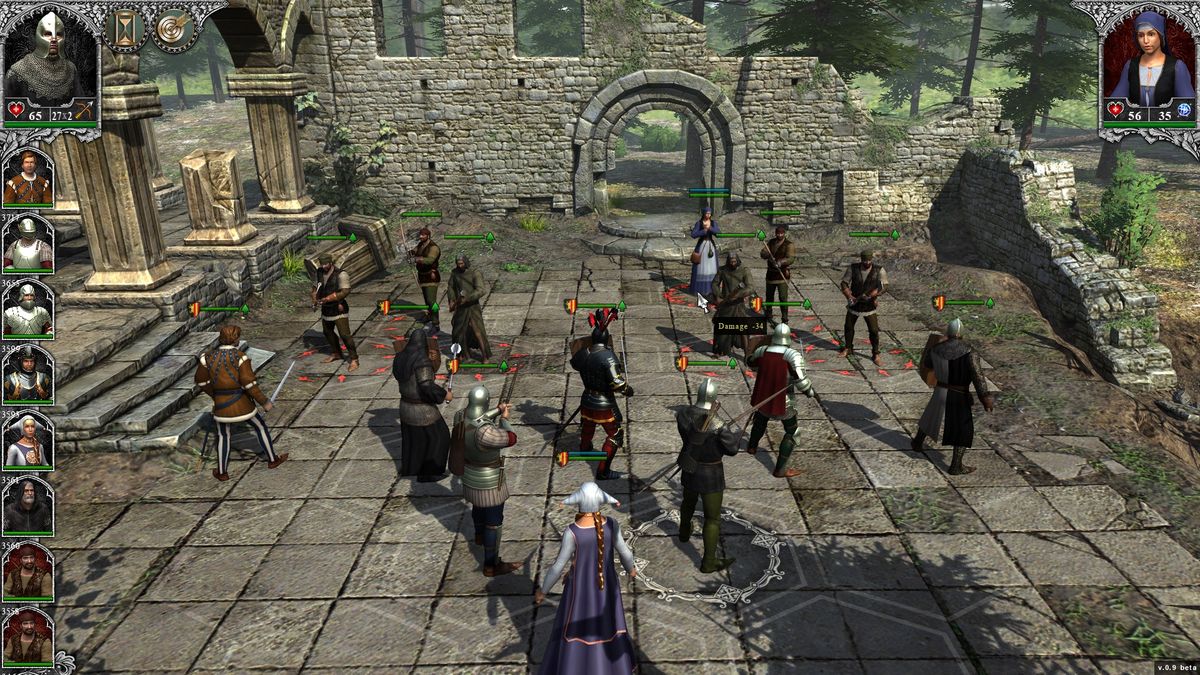Choose the grey-bearded hooded monk portrait
This screenshot has height=675, width=1200.
click(27, 507)
